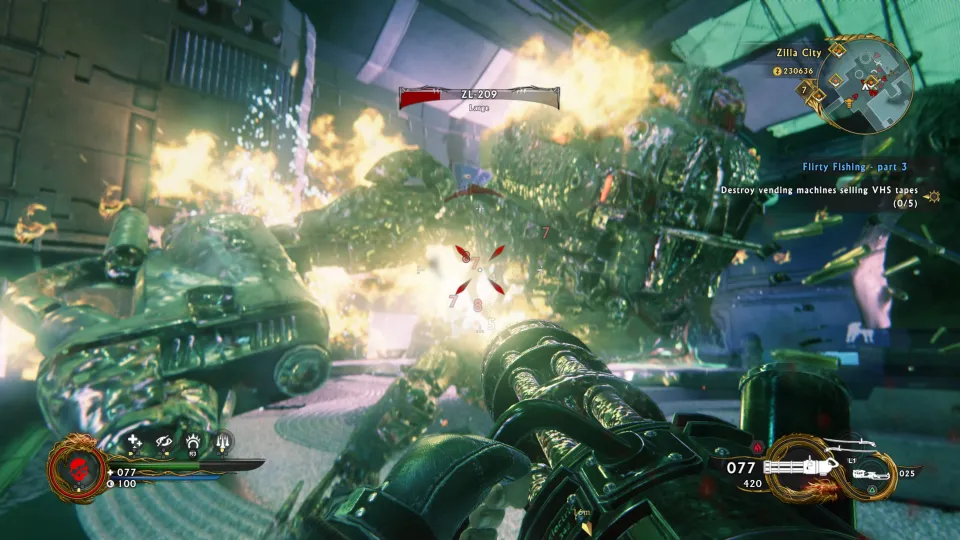This screenshot has width=960, height=540.
Task: Select the ZL-209 enemy health bar
Action: pos(479,97)
